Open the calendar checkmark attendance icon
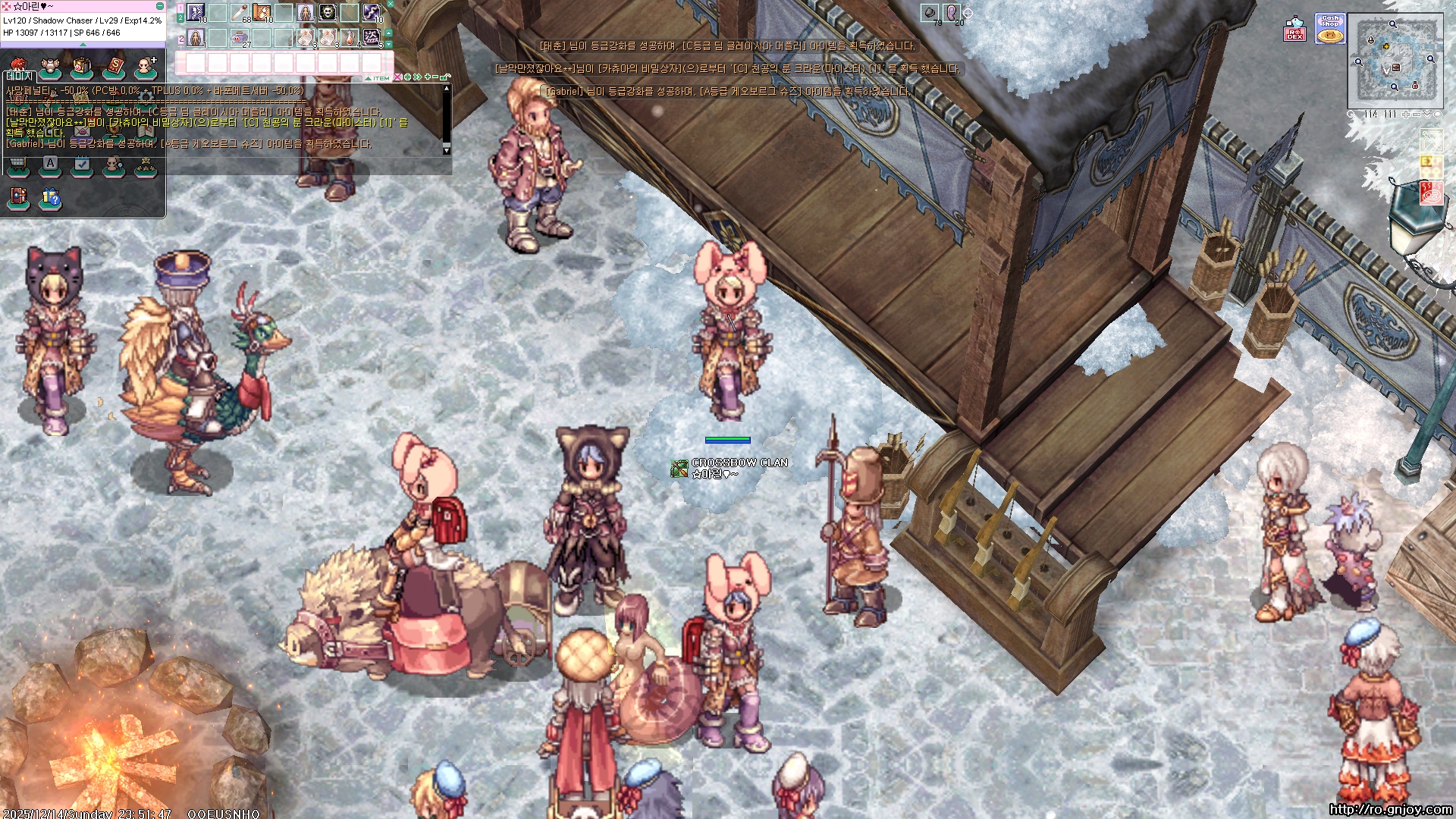 (x=82, y=164)
